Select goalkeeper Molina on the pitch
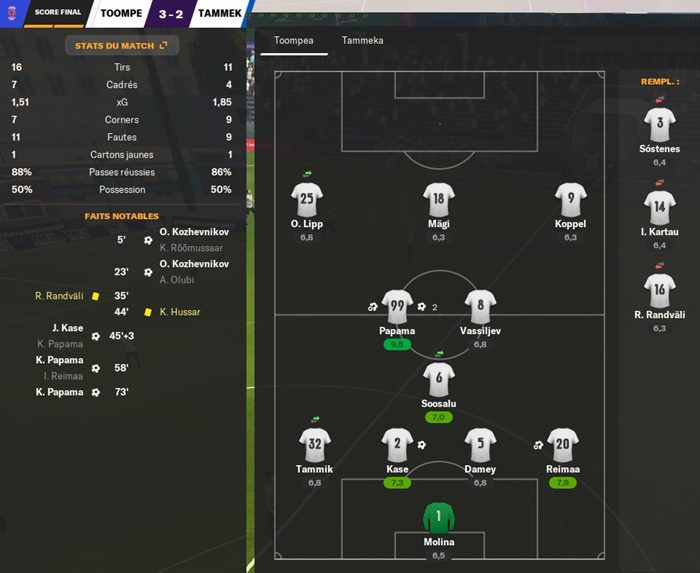Screen dimensions: 700x573 click(438, 520)
